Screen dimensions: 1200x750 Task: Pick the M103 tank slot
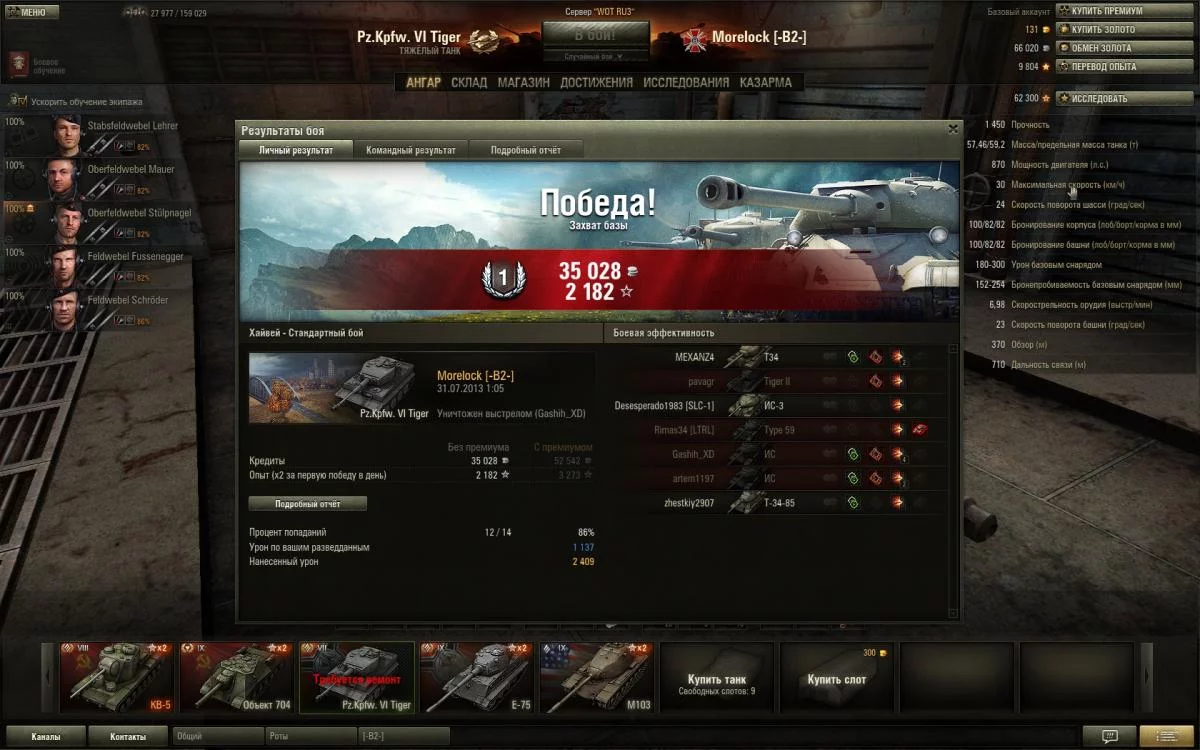[597, 677]
